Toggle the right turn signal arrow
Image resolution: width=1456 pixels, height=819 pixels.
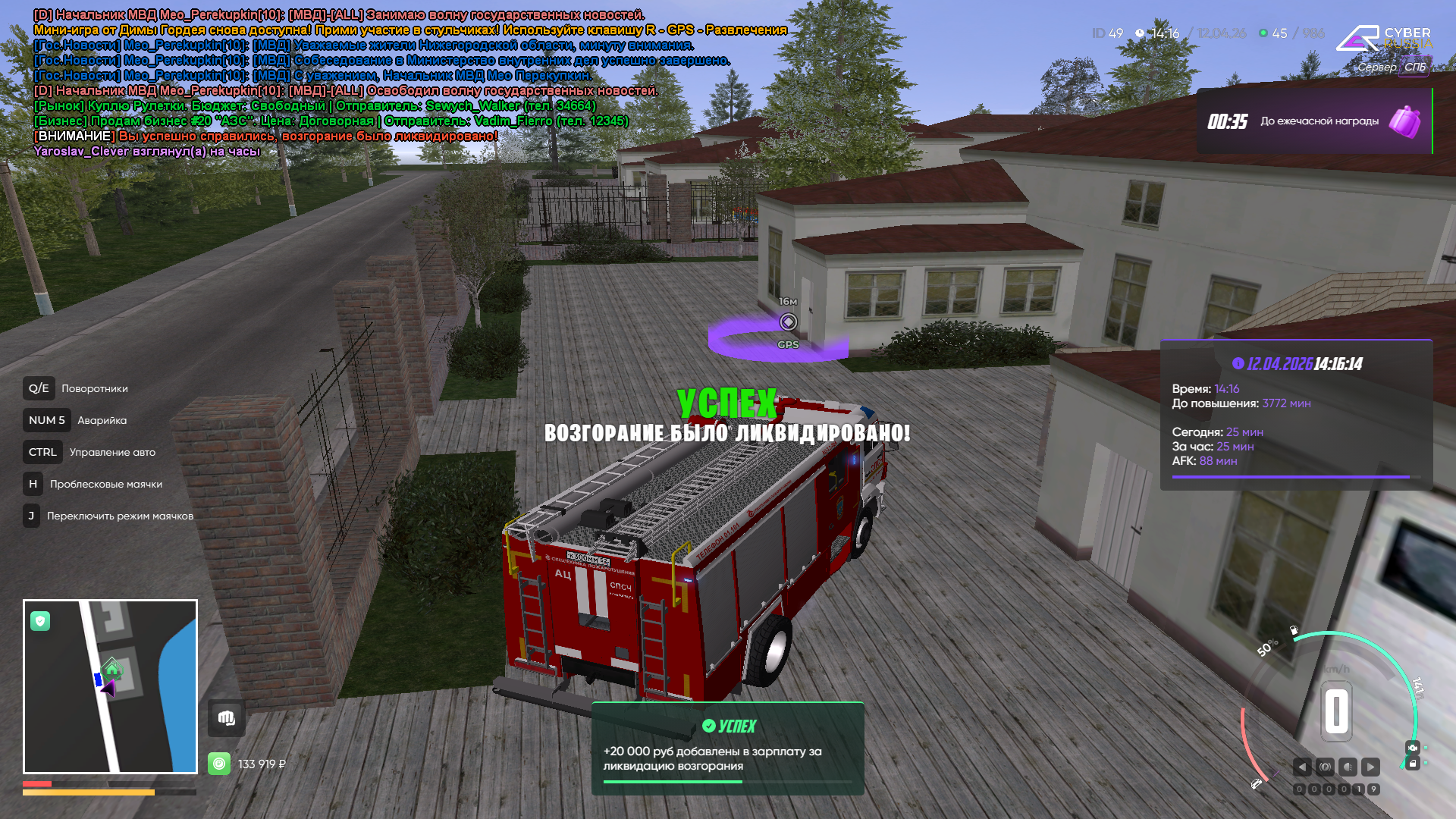[1370, 767]
